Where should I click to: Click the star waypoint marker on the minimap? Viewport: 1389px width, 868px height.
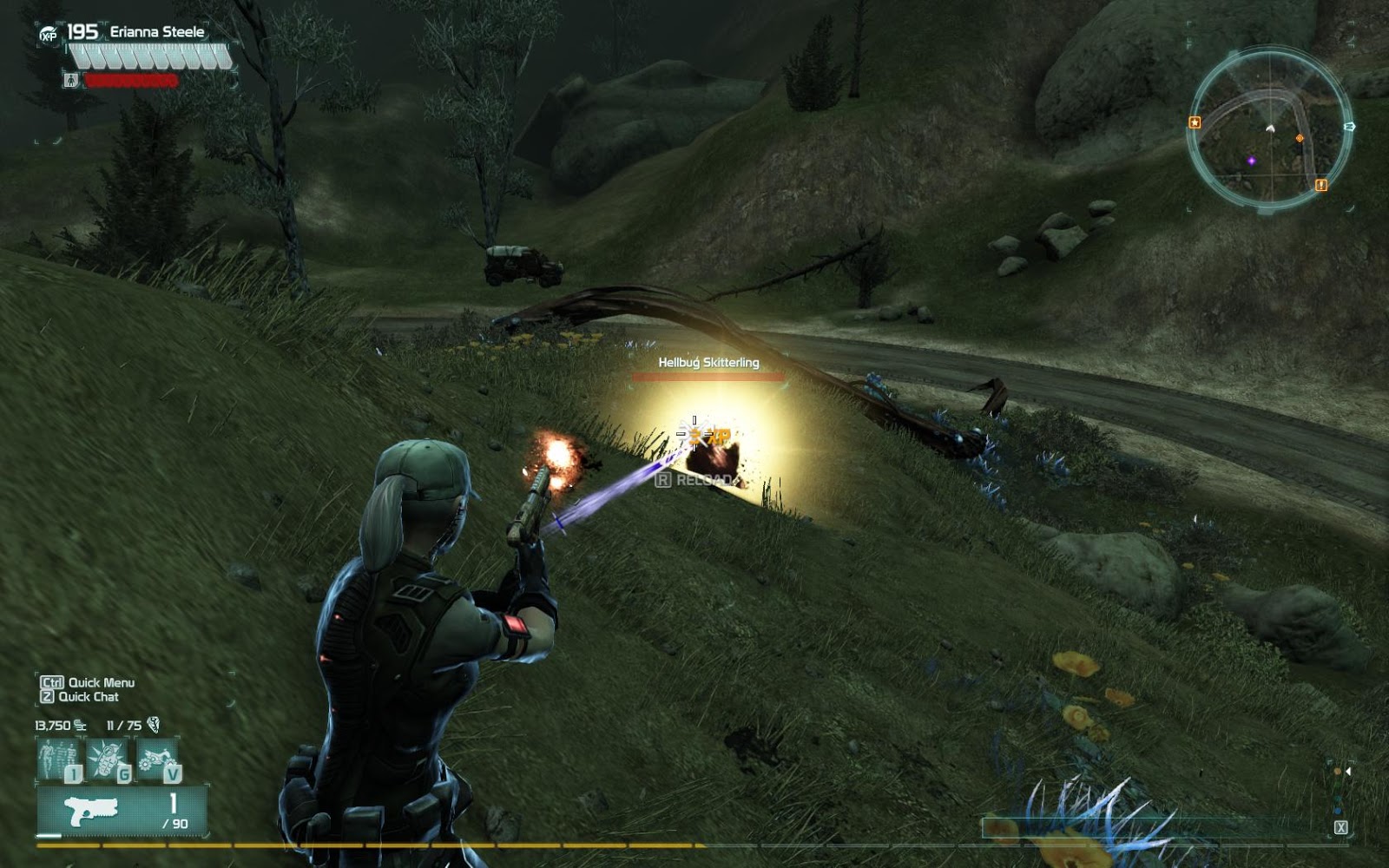point(1195,122)
